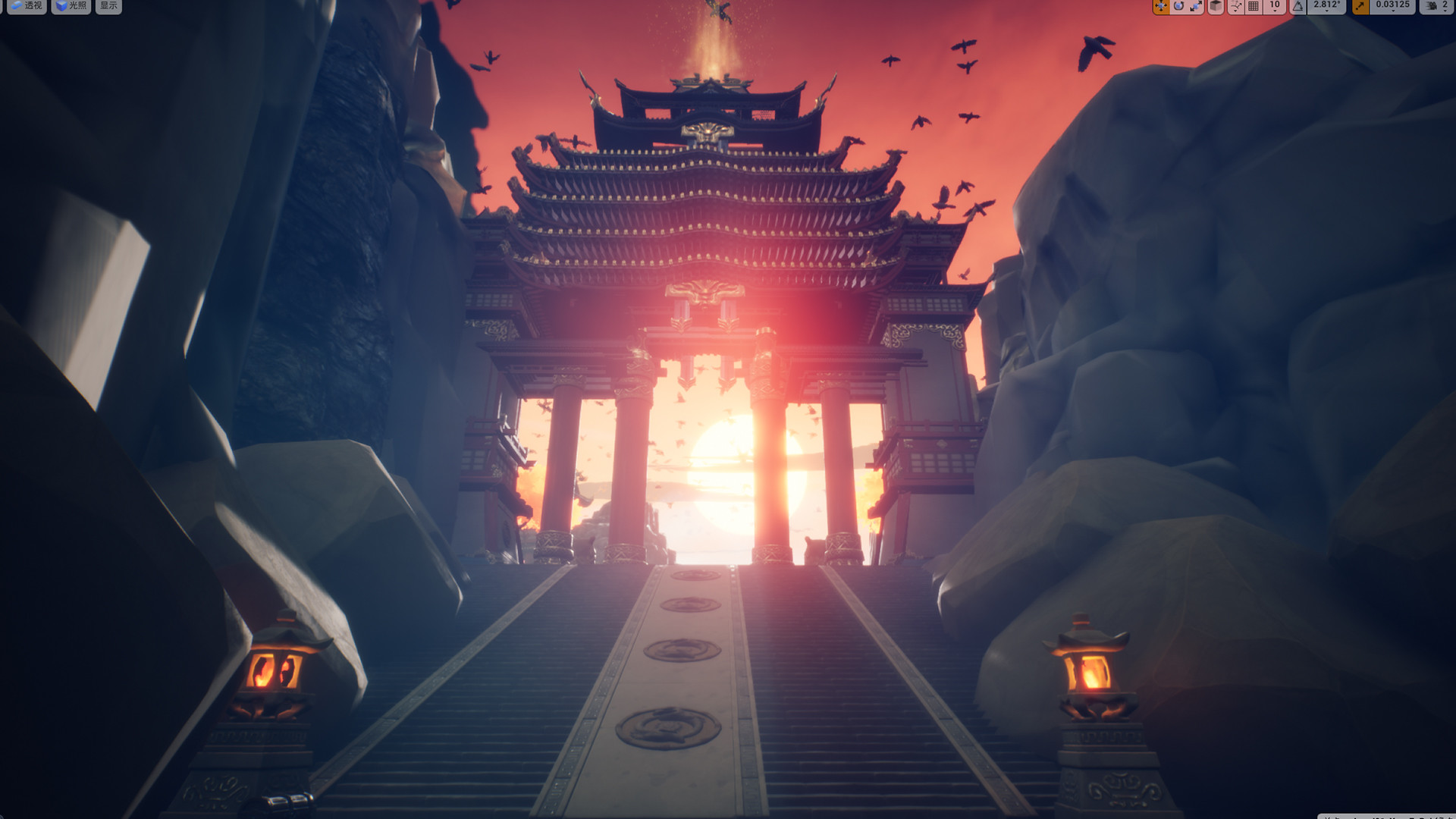Select the Move tool

pos(1159,7)
